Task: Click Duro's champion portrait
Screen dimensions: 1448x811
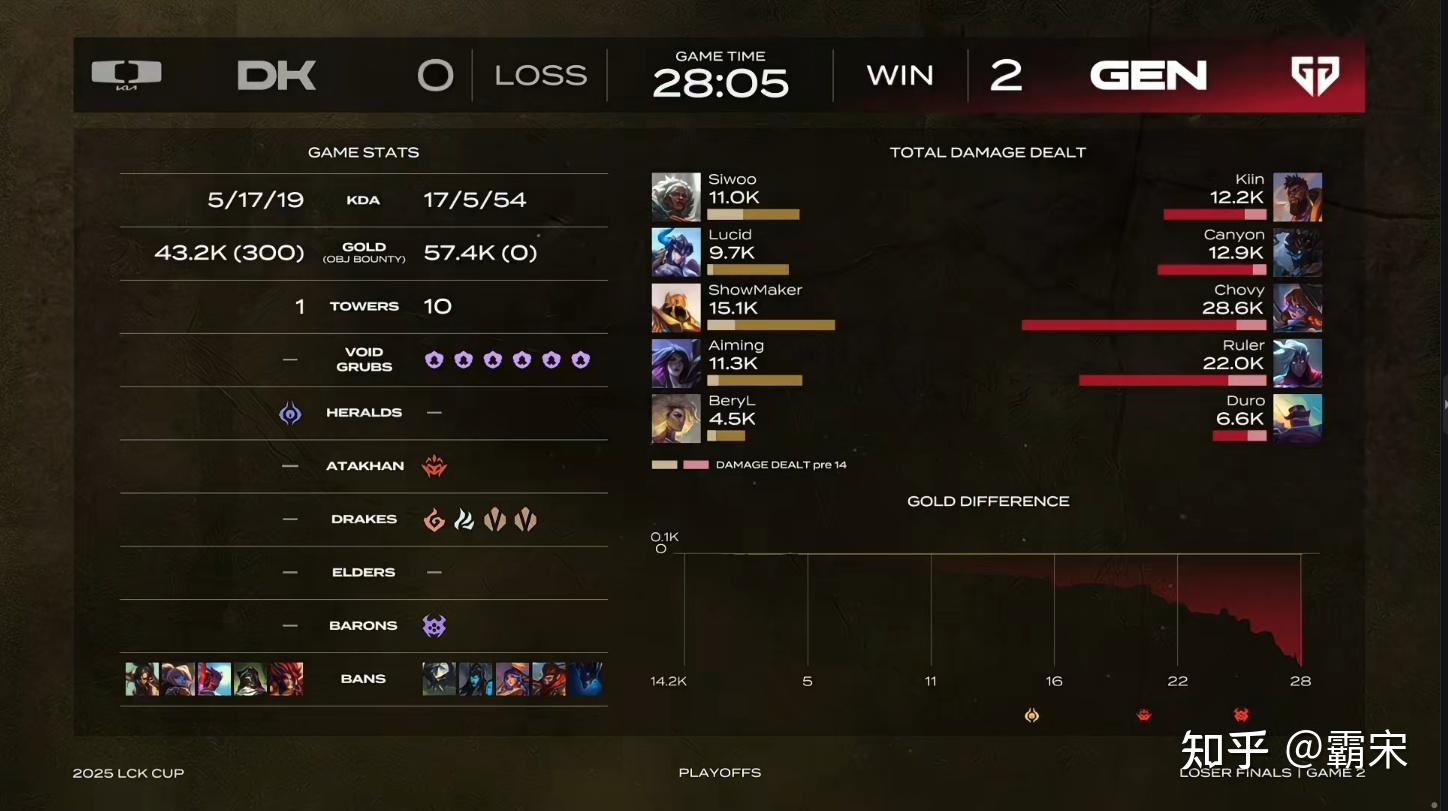Action: pos(1297,418)
